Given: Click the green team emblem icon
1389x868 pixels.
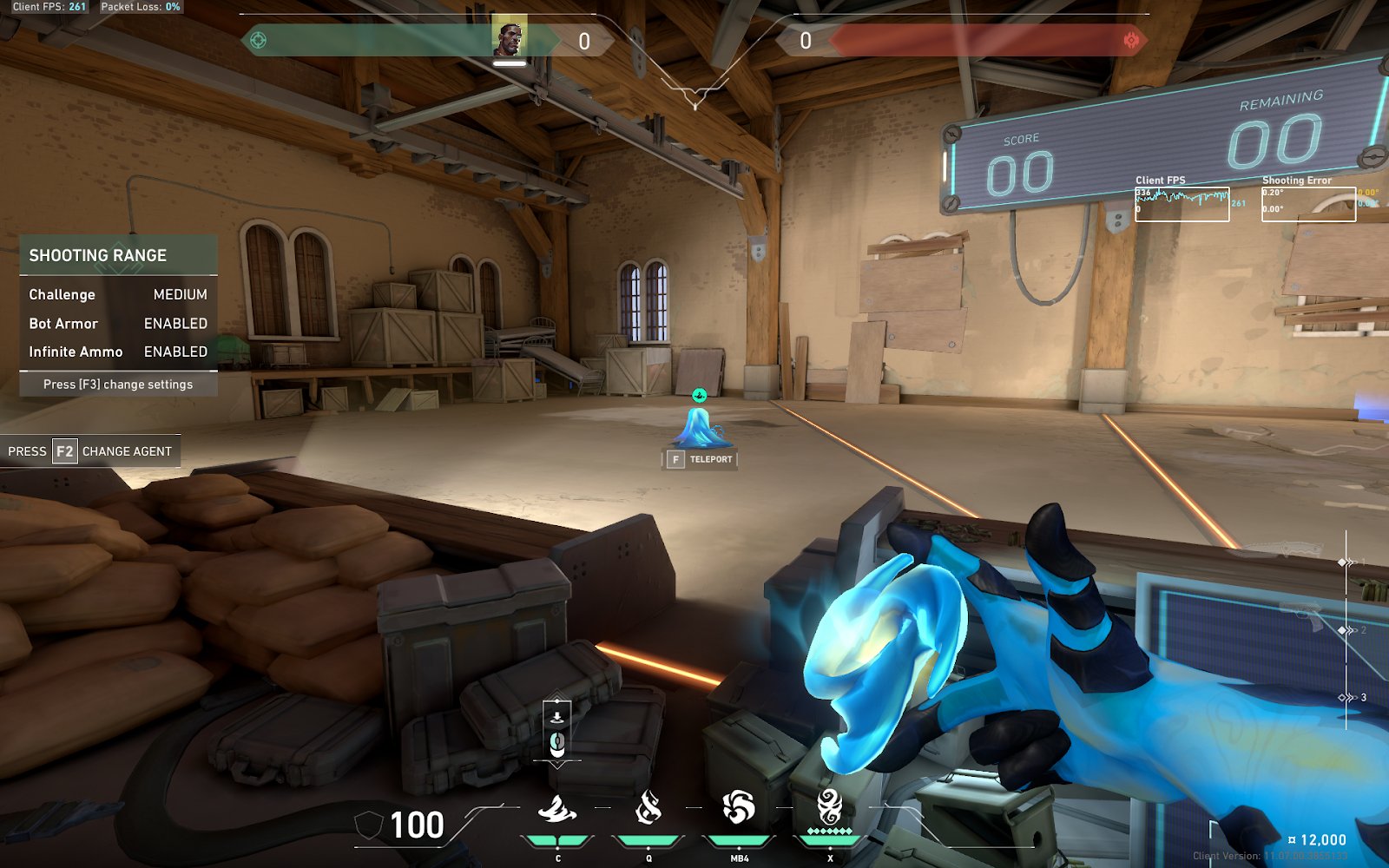Looking at the screenshot, I should (258, 40).
